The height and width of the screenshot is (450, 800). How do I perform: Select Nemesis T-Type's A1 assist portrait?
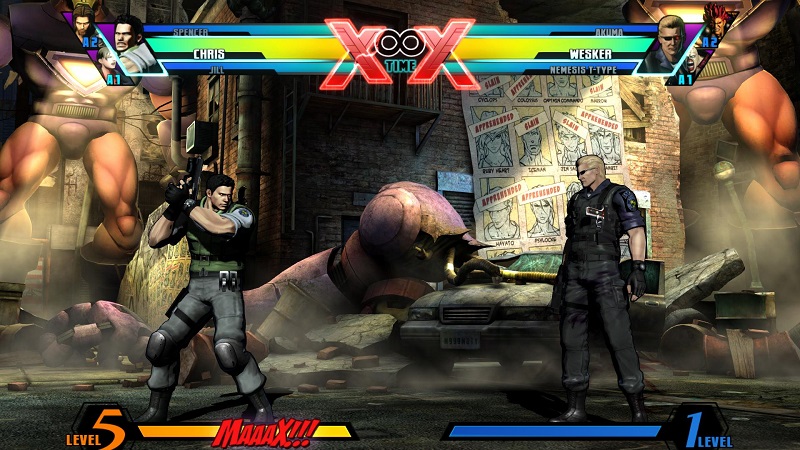690,62
